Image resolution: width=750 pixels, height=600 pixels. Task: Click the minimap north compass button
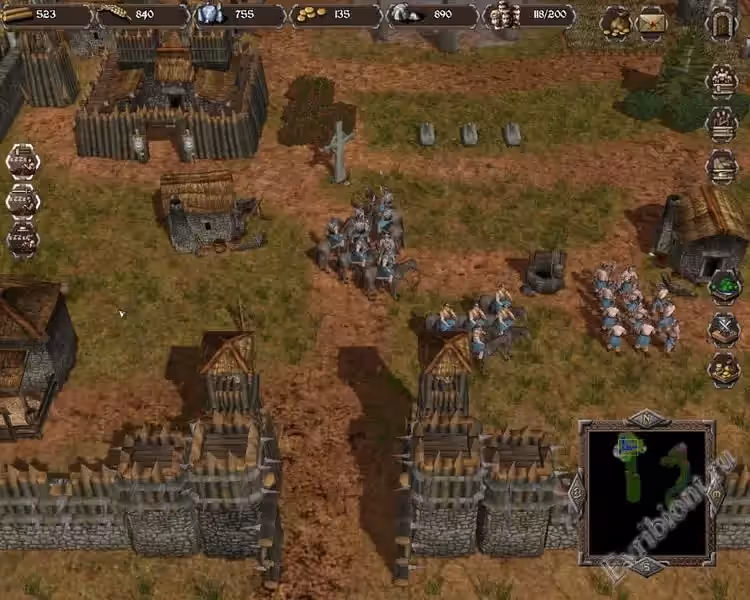point(646,417)
